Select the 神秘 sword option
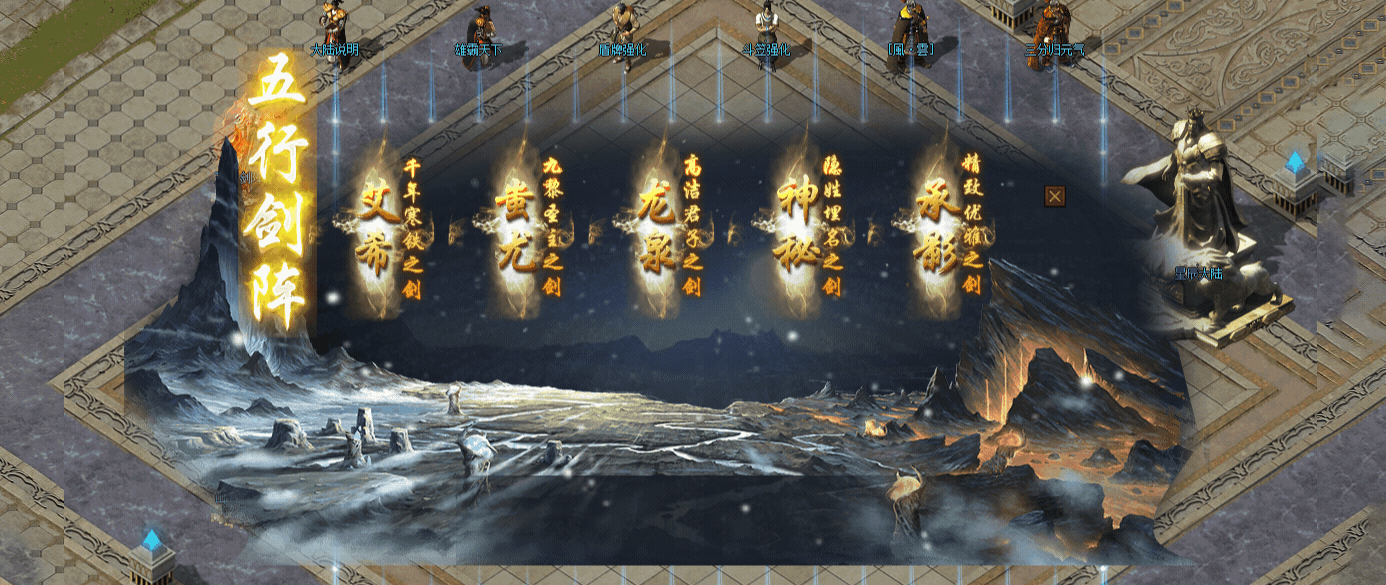The height and width of the screenshot is (585, 1386). 798,232
